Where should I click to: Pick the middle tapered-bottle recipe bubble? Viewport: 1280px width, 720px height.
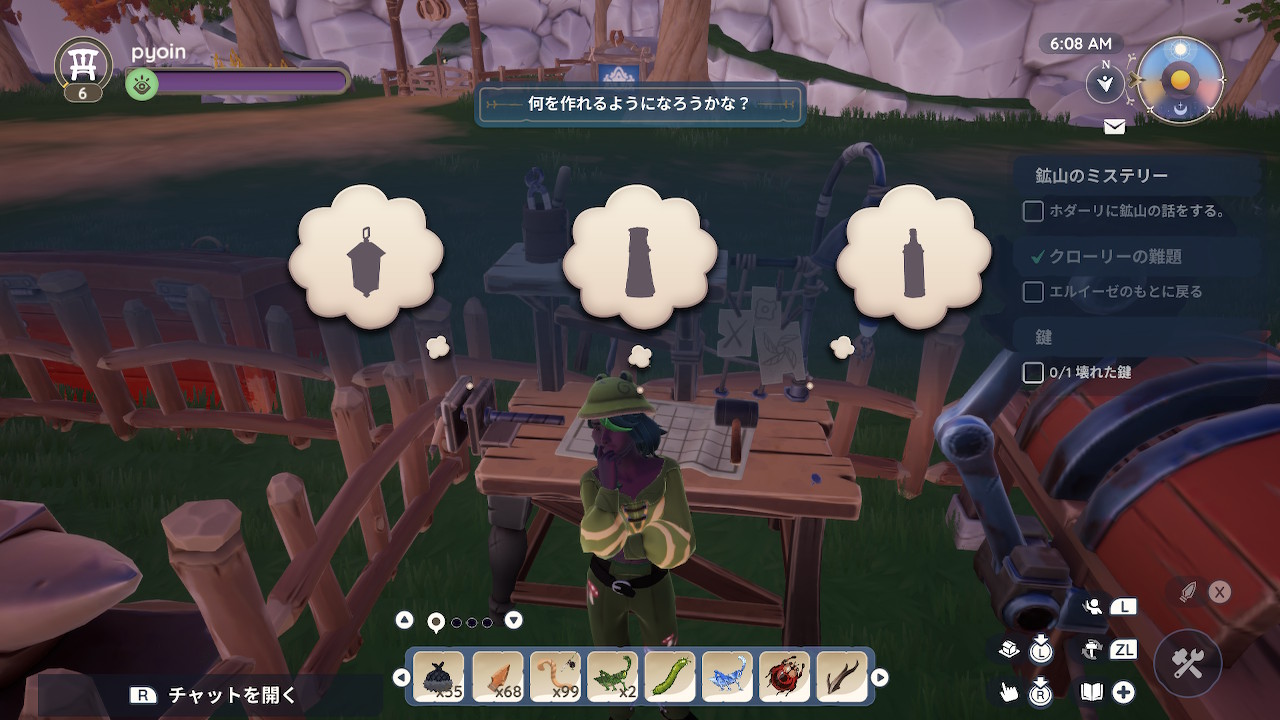pos(640,260)
